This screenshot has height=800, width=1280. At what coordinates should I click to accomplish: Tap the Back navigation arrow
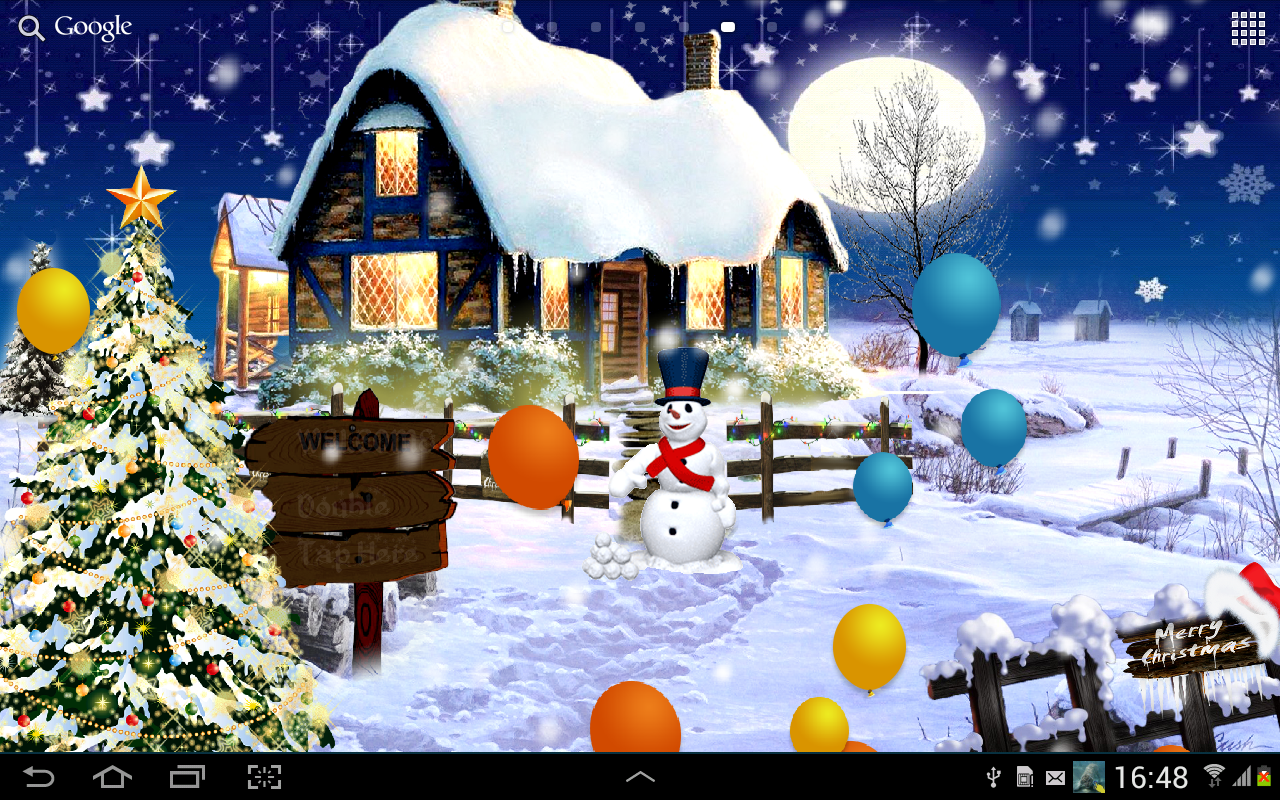[x=42, y=779]
